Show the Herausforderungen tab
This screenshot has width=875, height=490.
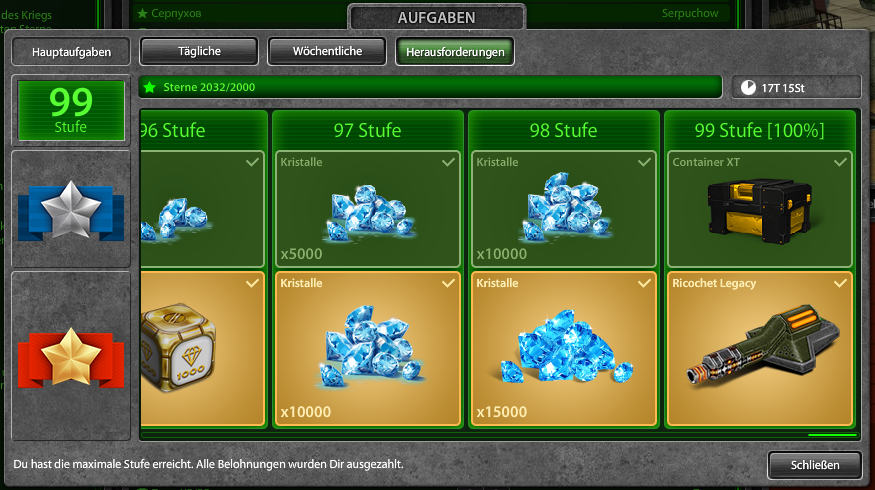pyautogui.click(x=455, y=52)
